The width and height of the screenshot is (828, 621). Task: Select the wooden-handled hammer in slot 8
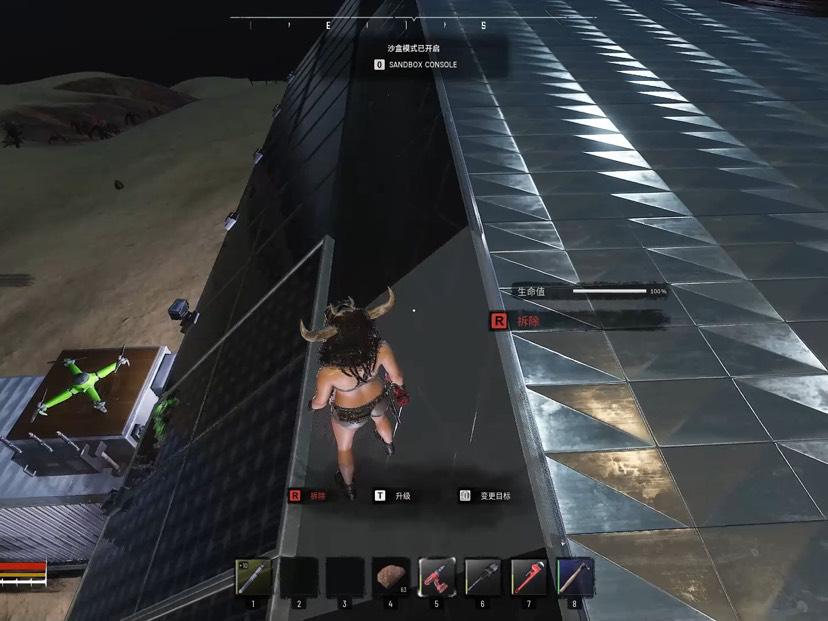[x=574, y=577]
